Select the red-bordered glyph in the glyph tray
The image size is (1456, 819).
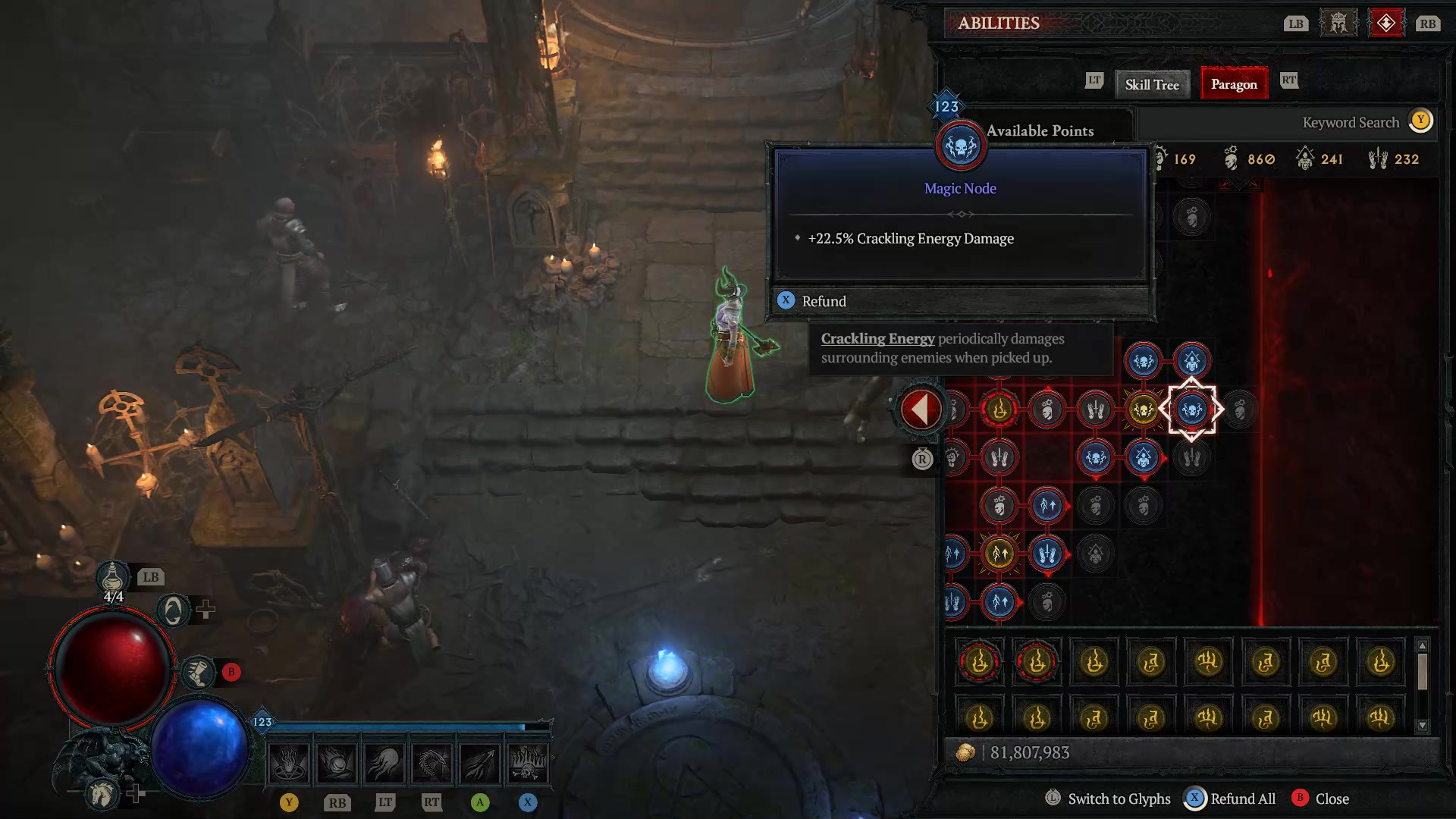tap(978, 662)
